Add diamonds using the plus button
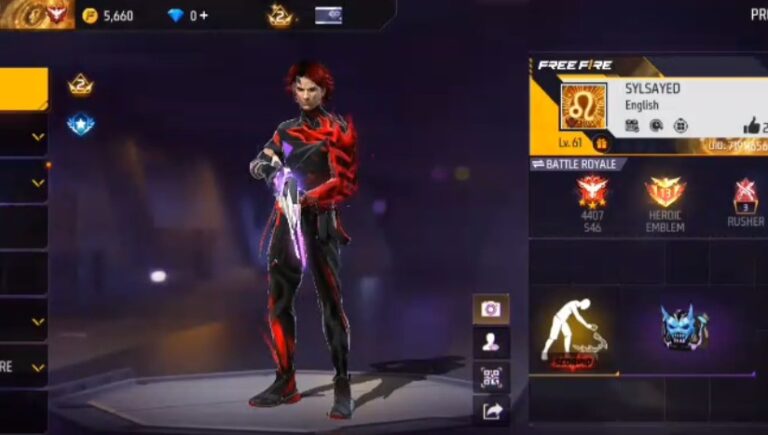Screen dimensions: 768x435 205,16
